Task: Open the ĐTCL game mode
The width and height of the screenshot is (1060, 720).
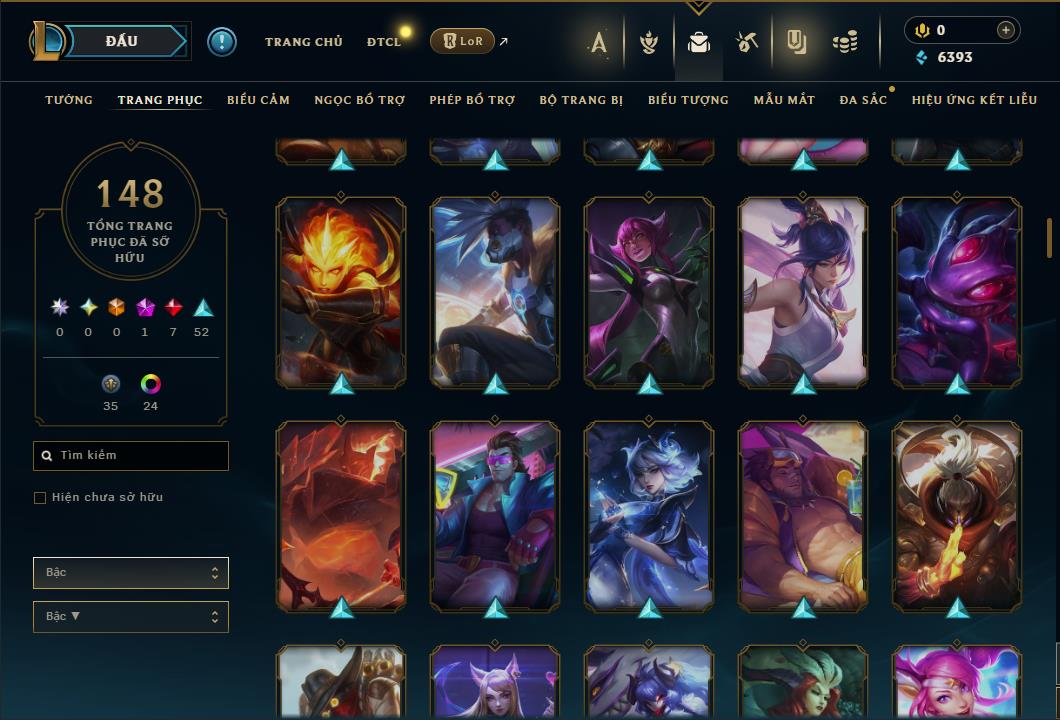Action: (383, 42)
